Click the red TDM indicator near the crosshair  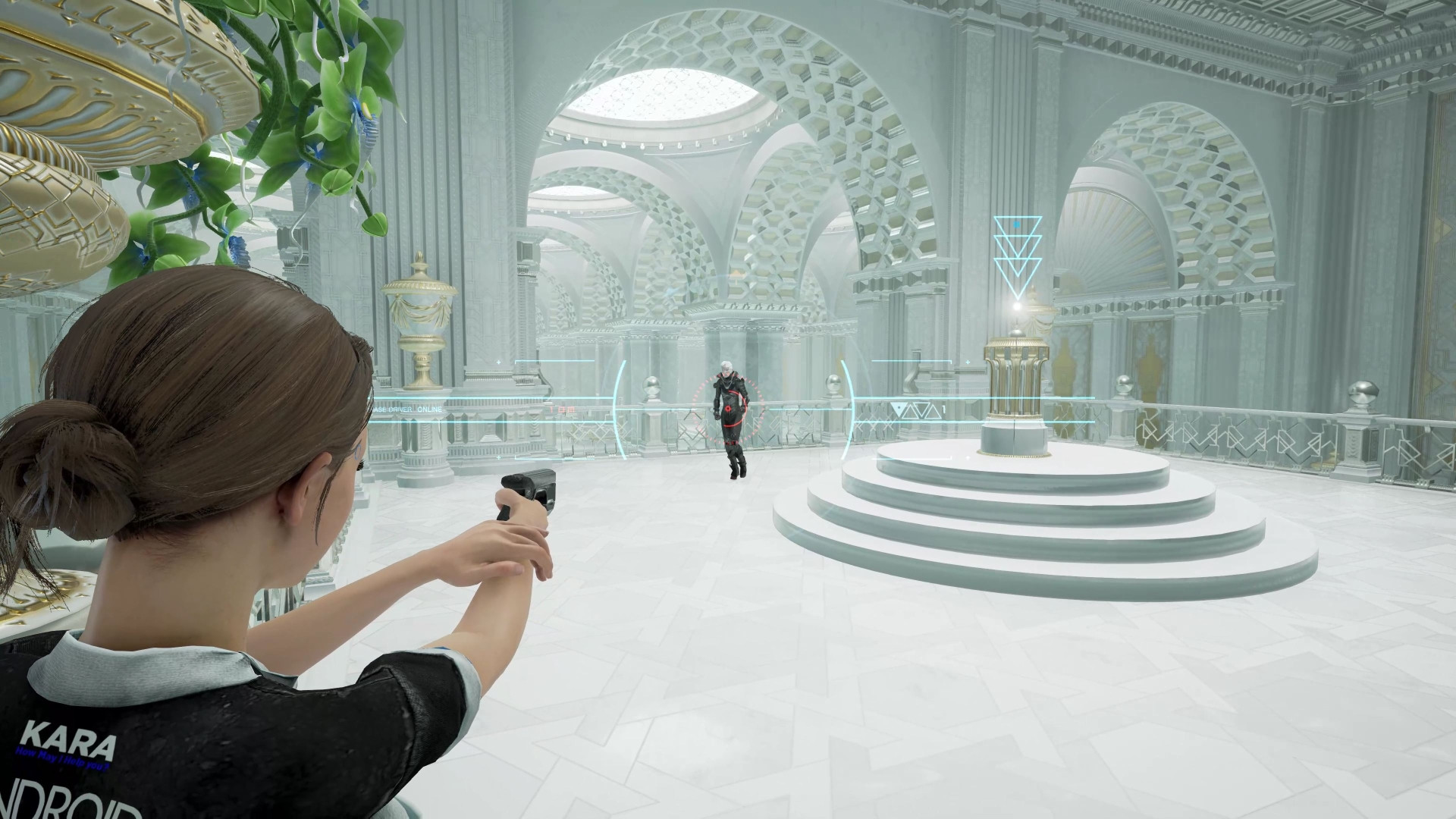click(561, 409)
